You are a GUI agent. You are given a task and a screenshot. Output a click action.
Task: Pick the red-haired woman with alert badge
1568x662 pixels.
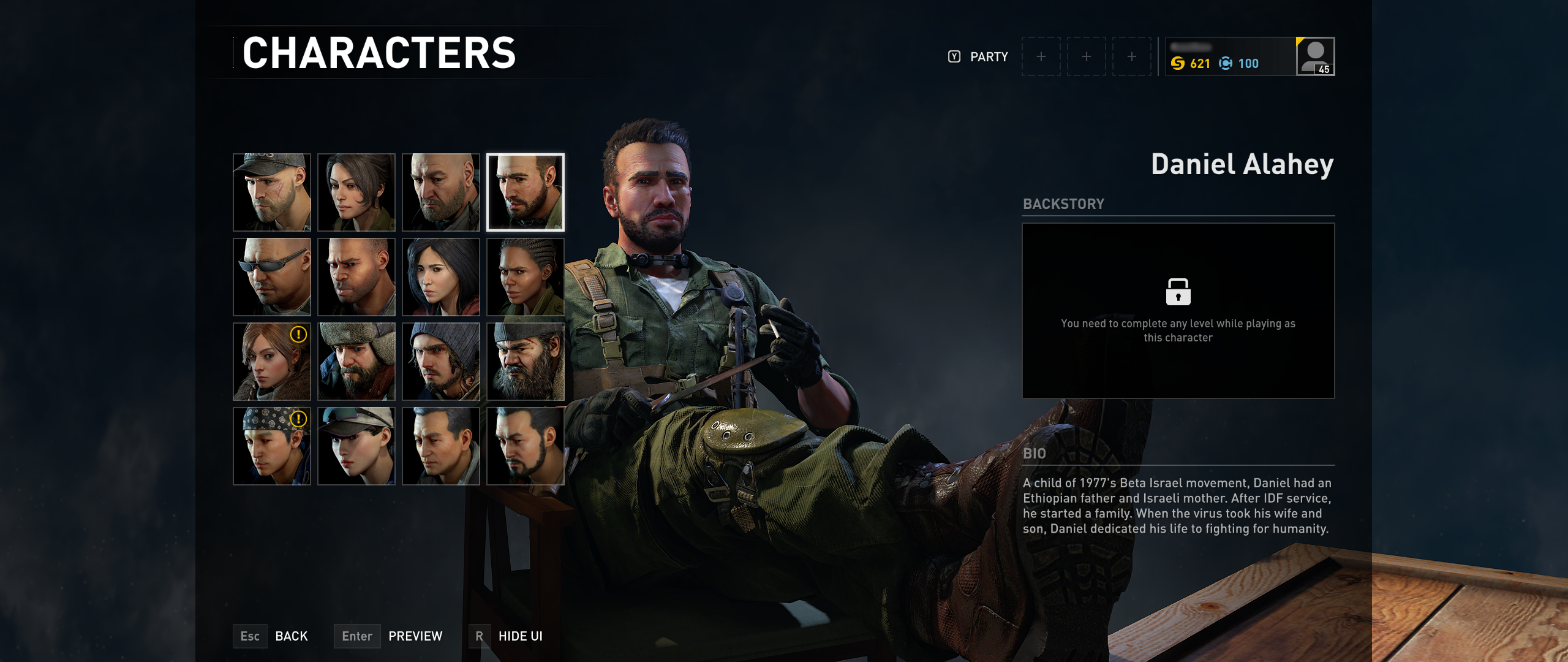(272, 362)
